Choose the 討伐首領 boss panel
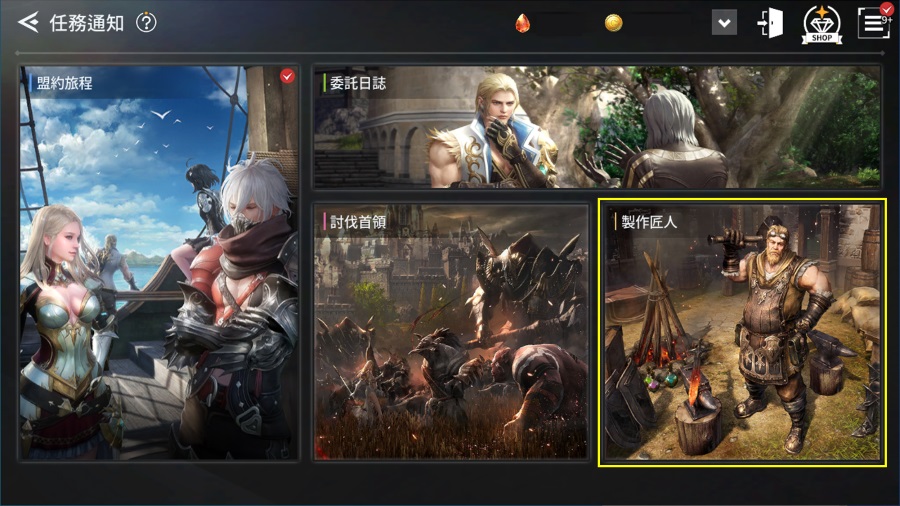900x506 pixels. 451,332
